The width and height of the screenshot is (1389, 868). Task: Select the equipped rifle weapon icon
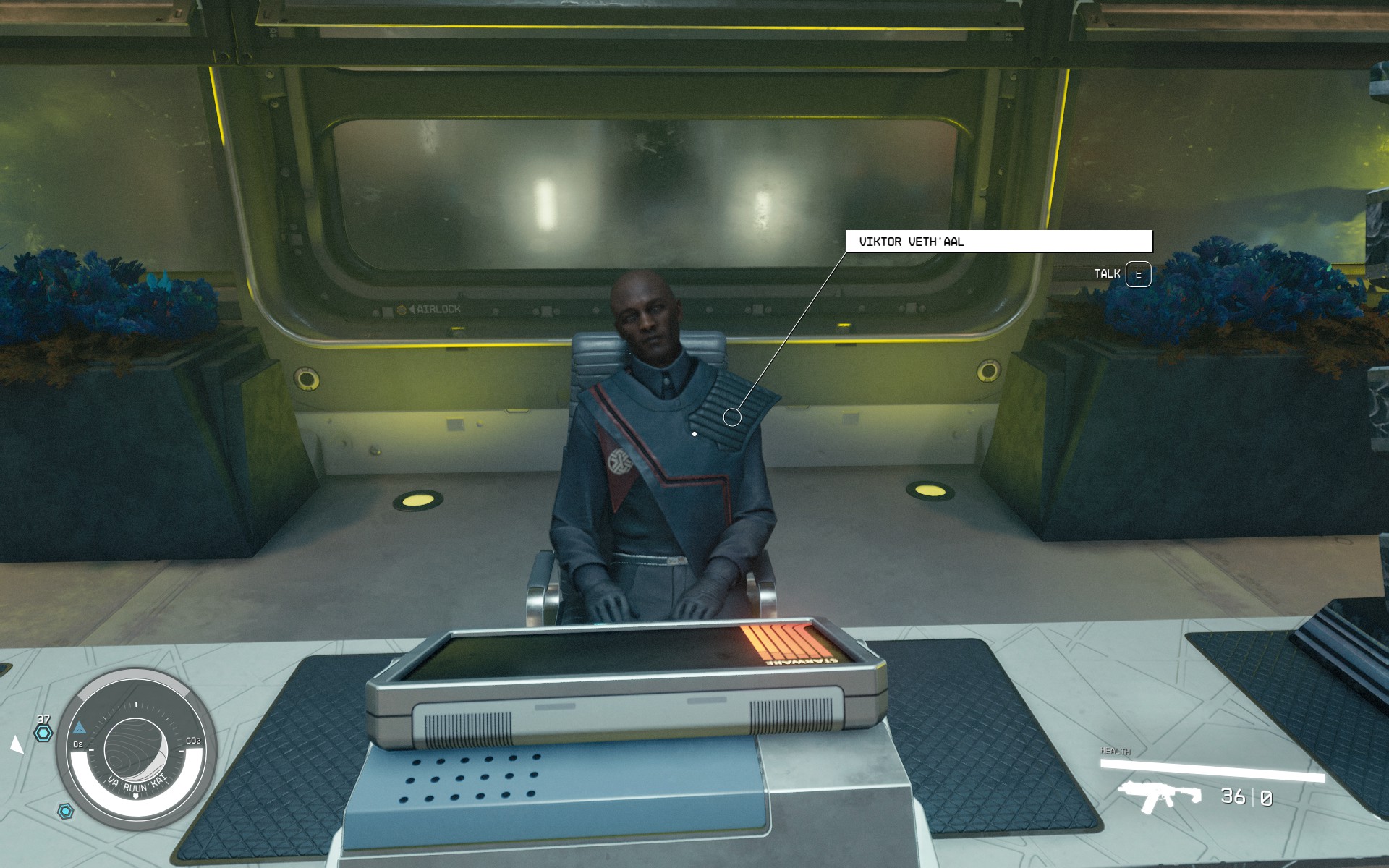(1158, 796)
